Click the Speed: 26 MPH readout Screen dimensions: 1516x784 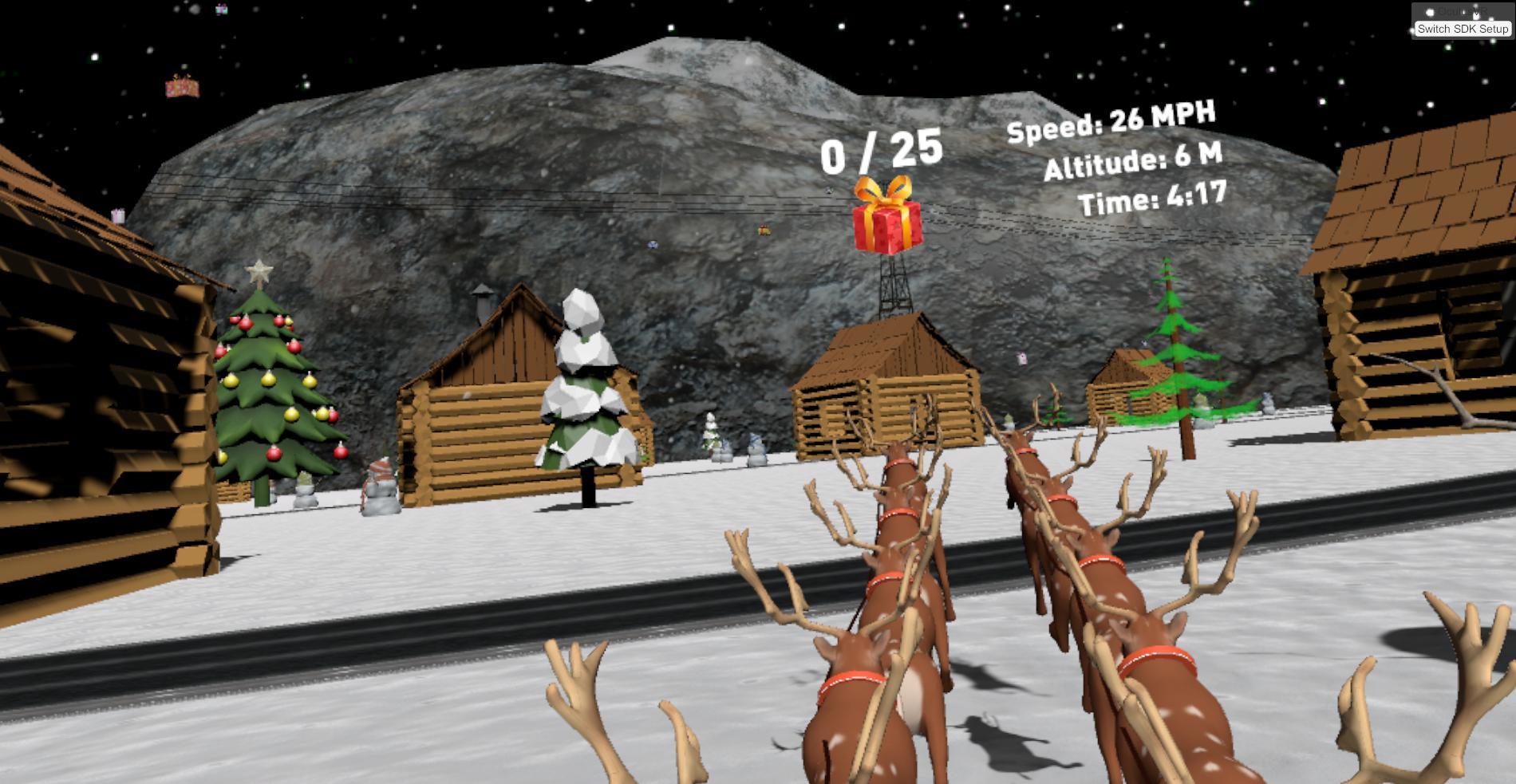(x=1111, y=120)
